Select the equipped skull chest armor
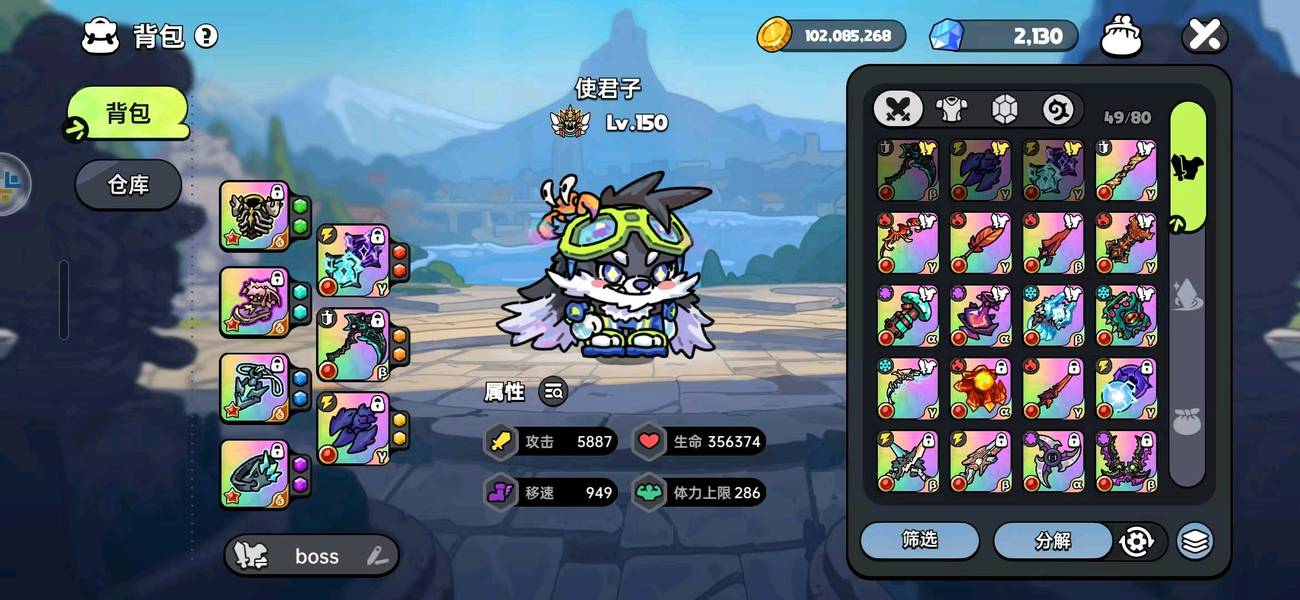 coord(254,215)
